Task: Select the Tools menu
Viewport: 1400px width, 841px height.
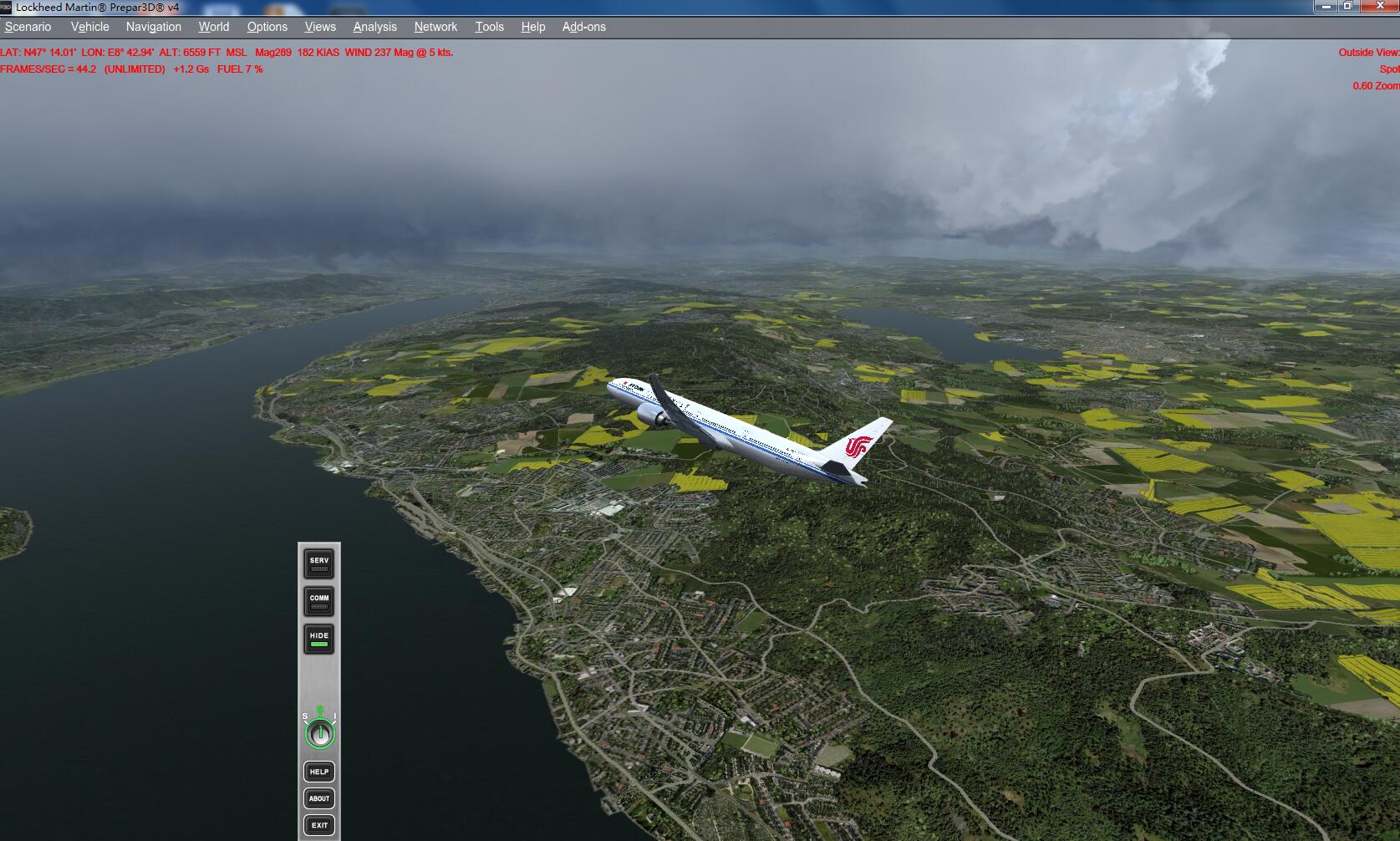Action: click(x=490, y=27)
